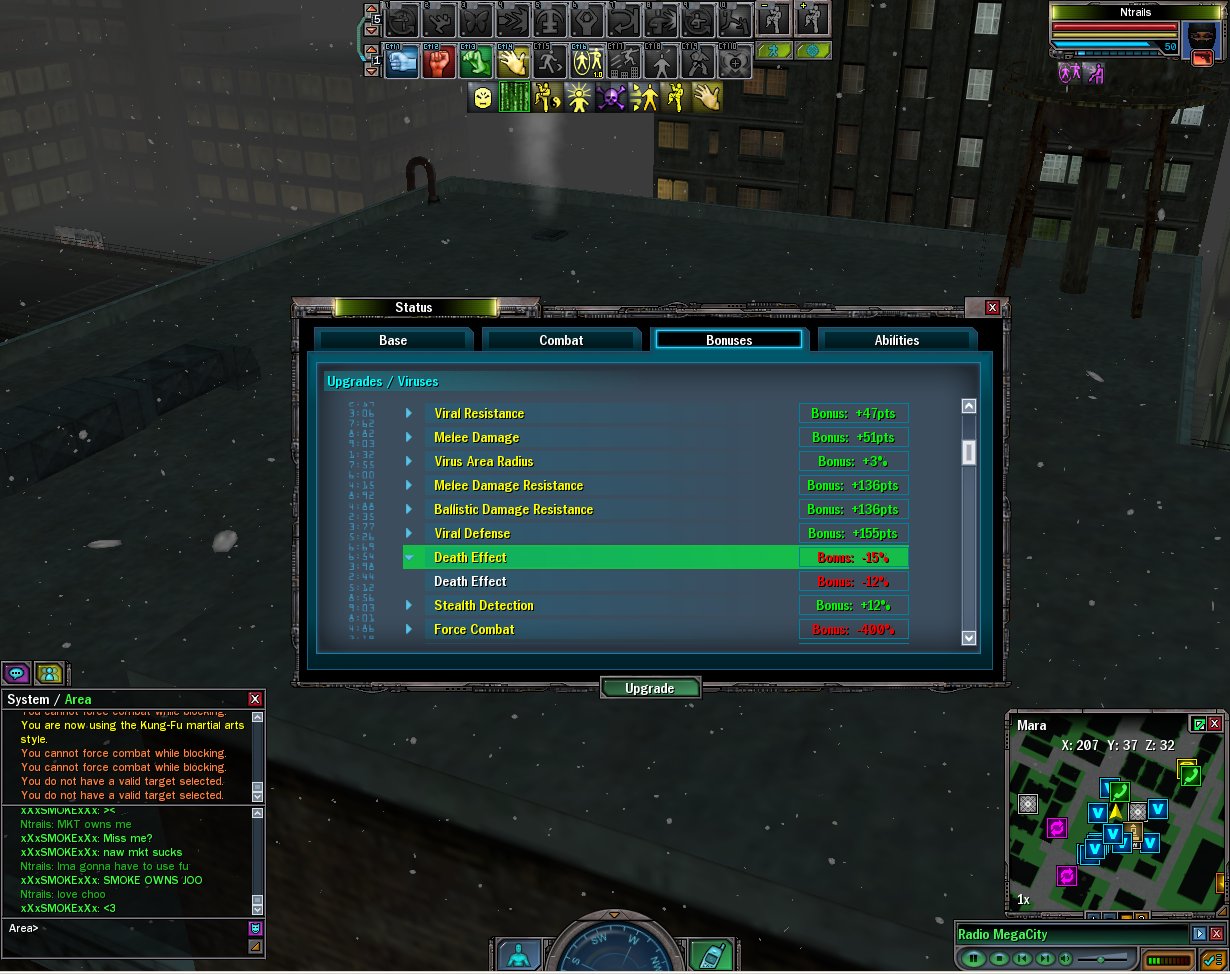Open the Combat tab
The width and height of the screenshot is (1230, 974).
click(561, 340)
